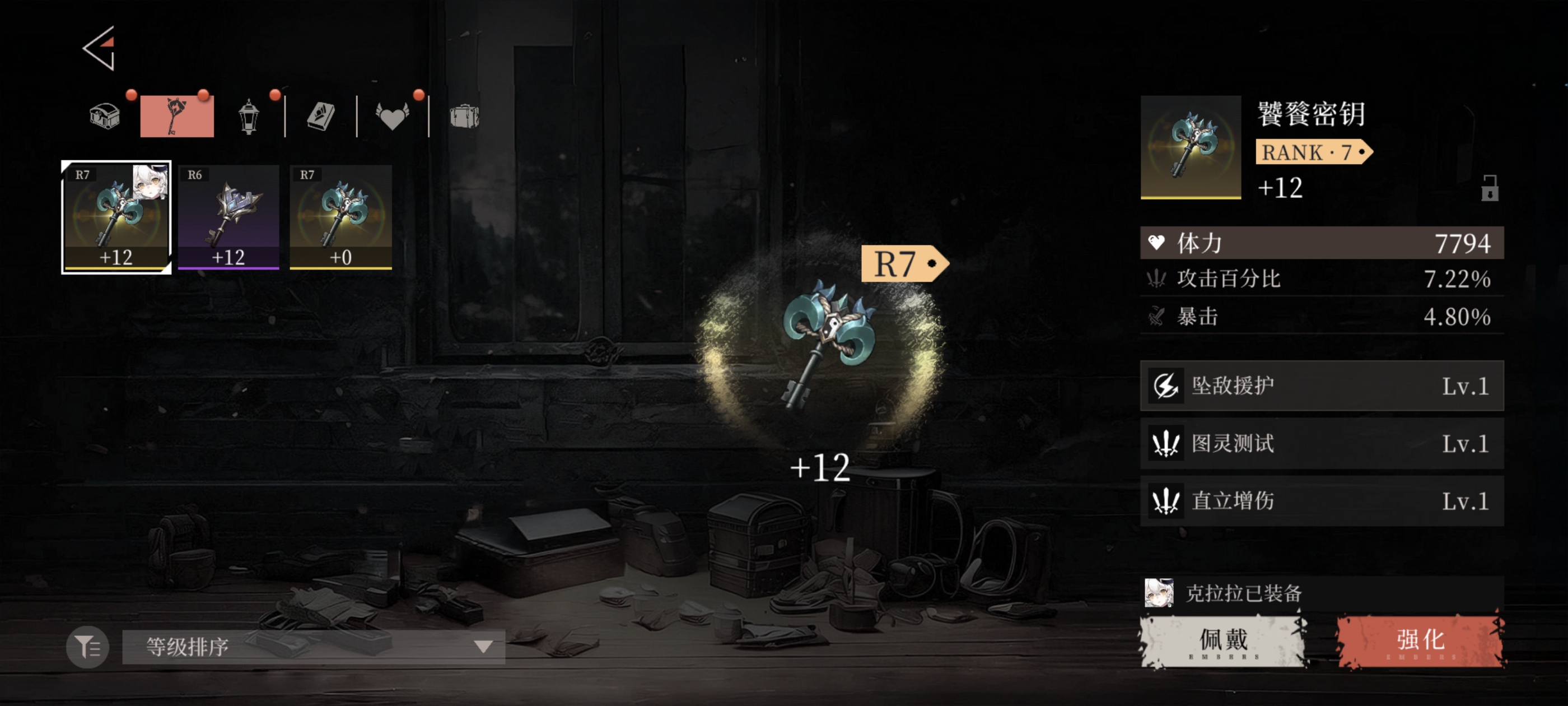Equip the key with 佩戴 button
Viewport: 1568px width, 706px height.
(x=1224, y=642)
